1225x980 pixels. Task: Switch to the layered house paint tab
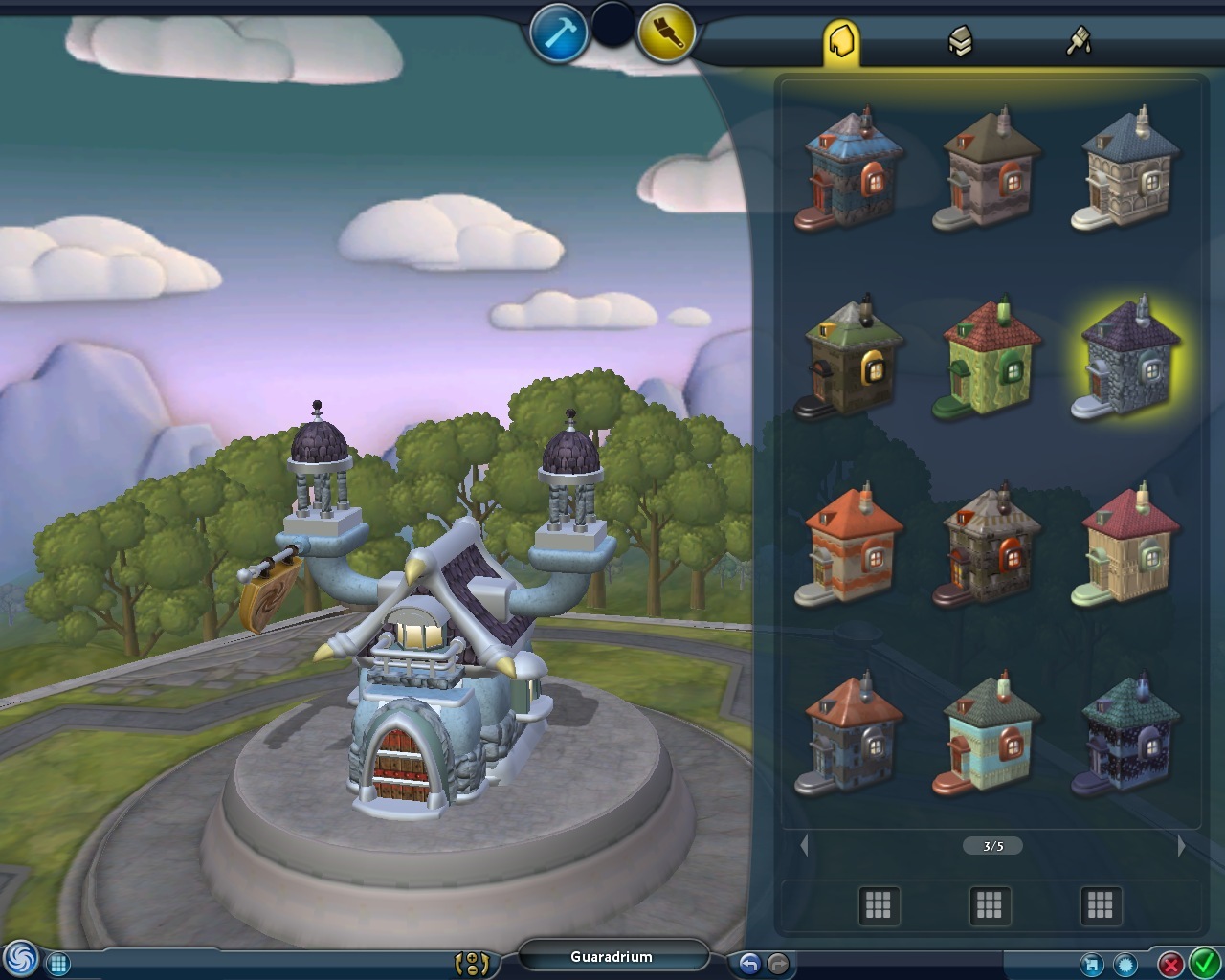(960, 41)
